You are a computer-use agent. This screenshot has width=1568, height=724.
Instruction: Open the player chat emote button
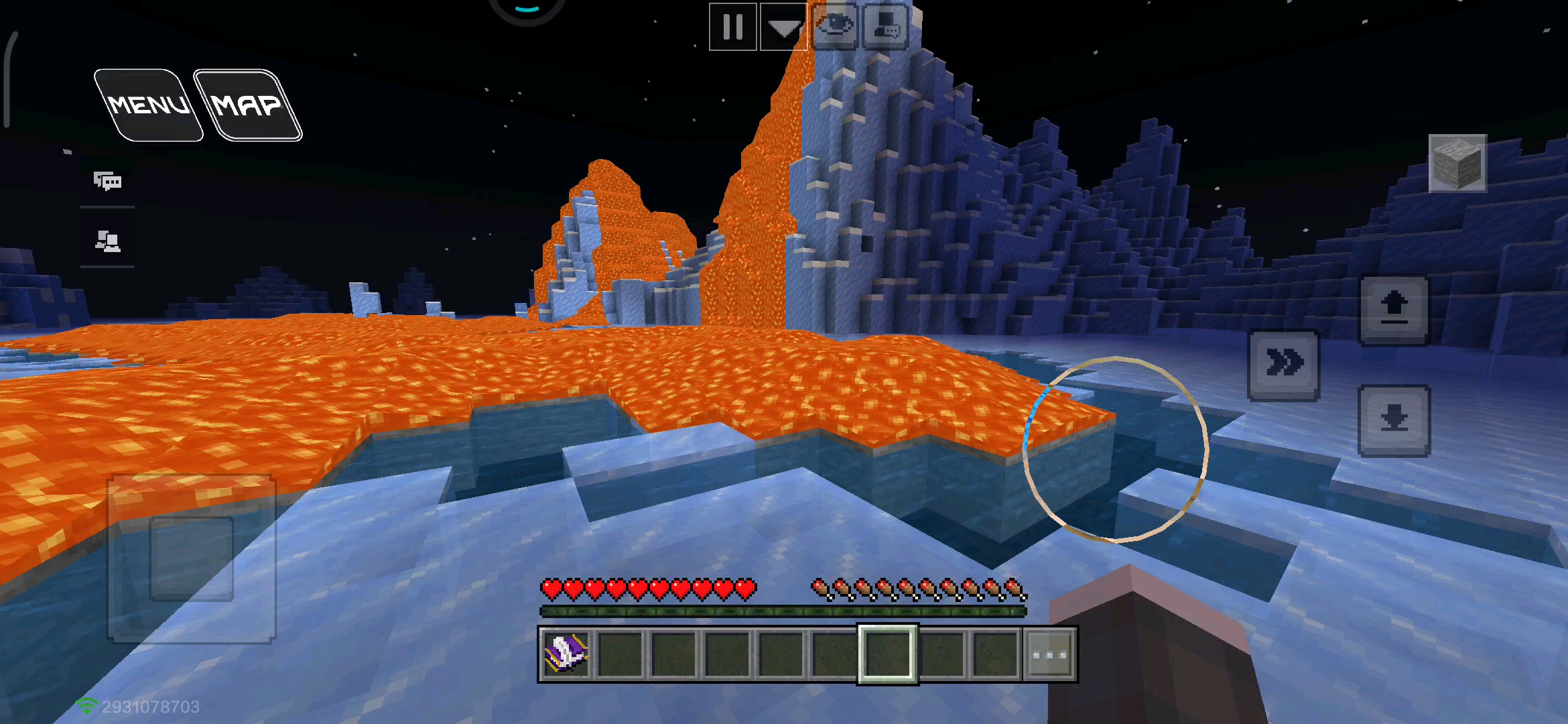pos(886,27)
